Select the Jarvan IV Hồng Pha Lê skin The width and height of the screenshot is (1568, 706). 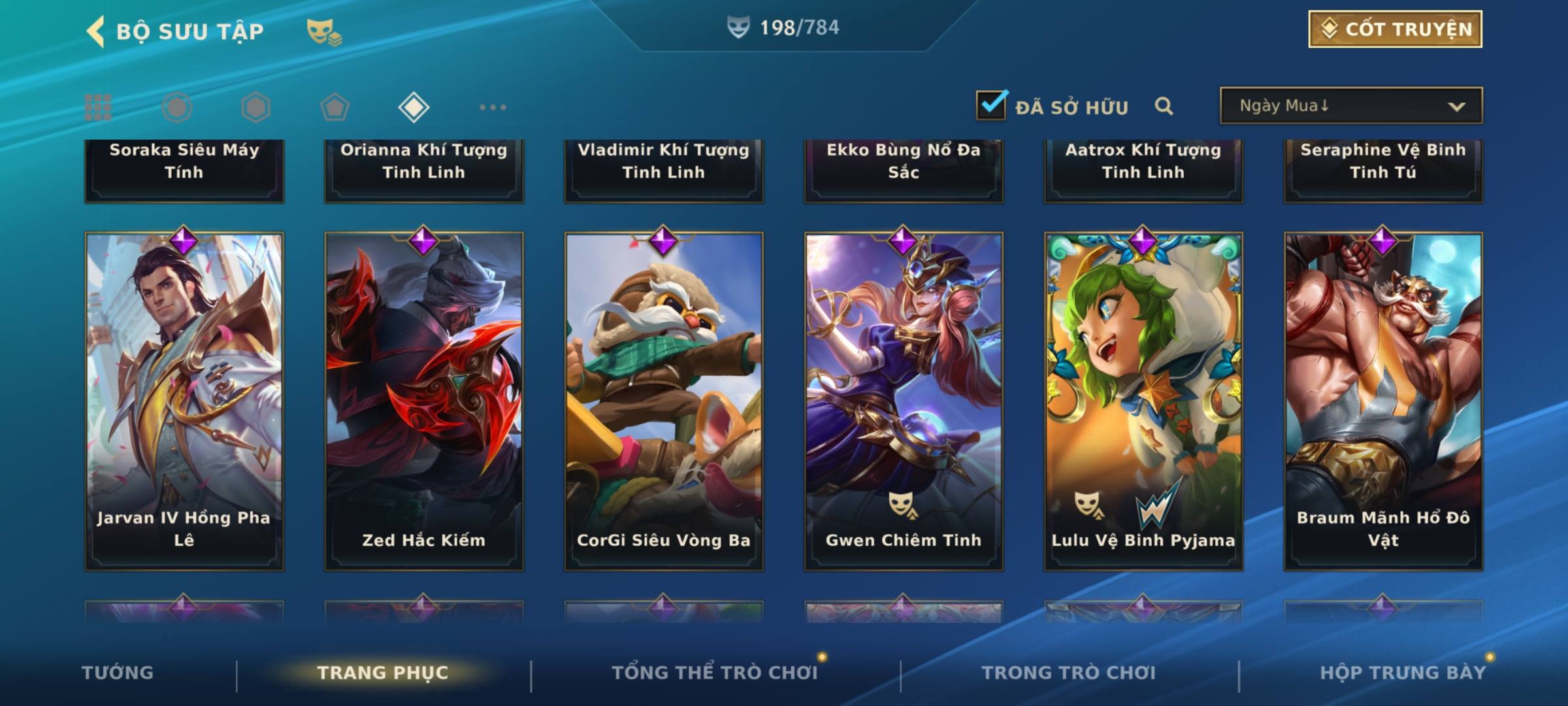184,401
